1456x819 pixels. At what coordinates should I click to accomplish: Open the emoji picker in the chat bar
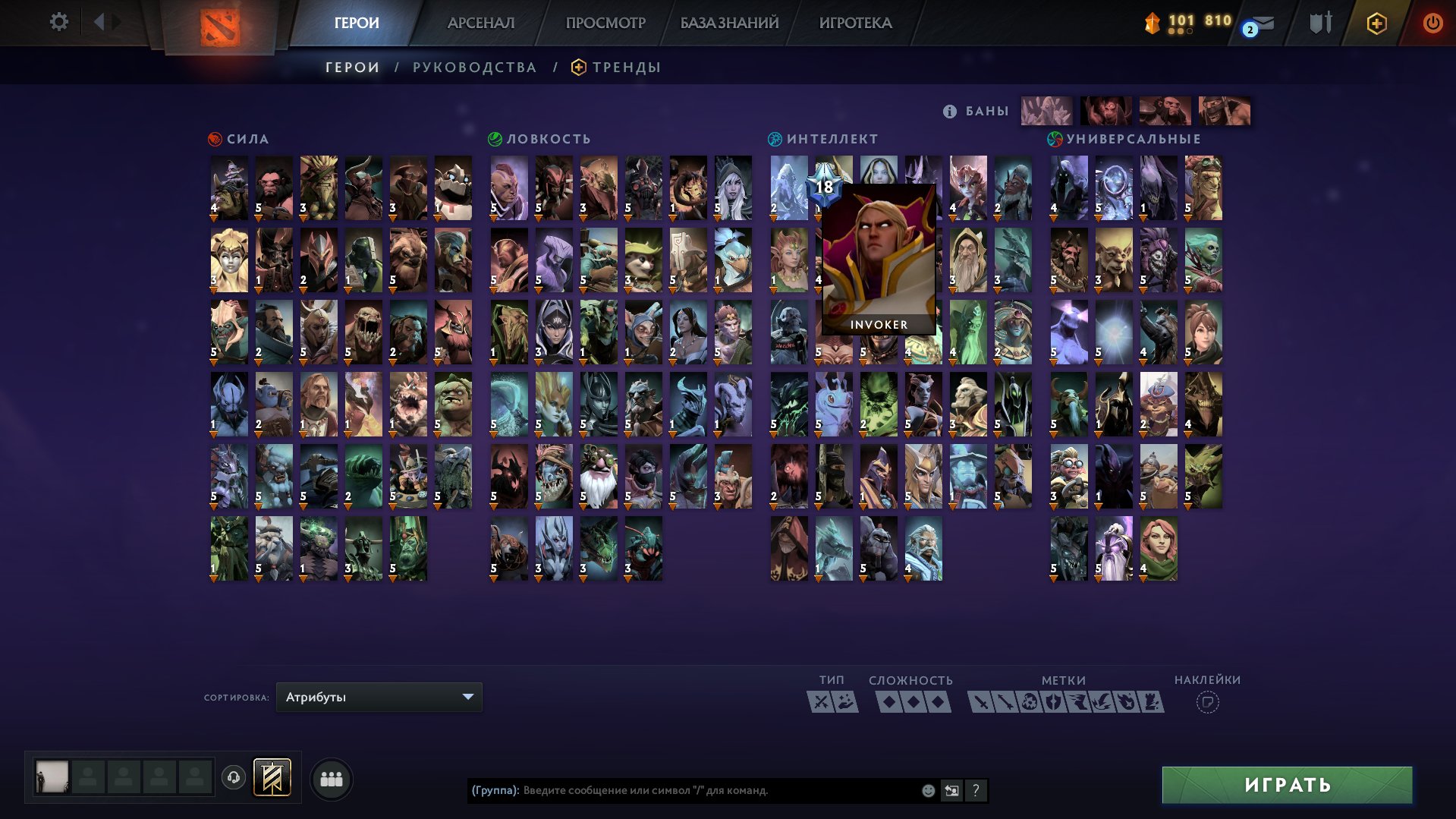click(927, 790)
